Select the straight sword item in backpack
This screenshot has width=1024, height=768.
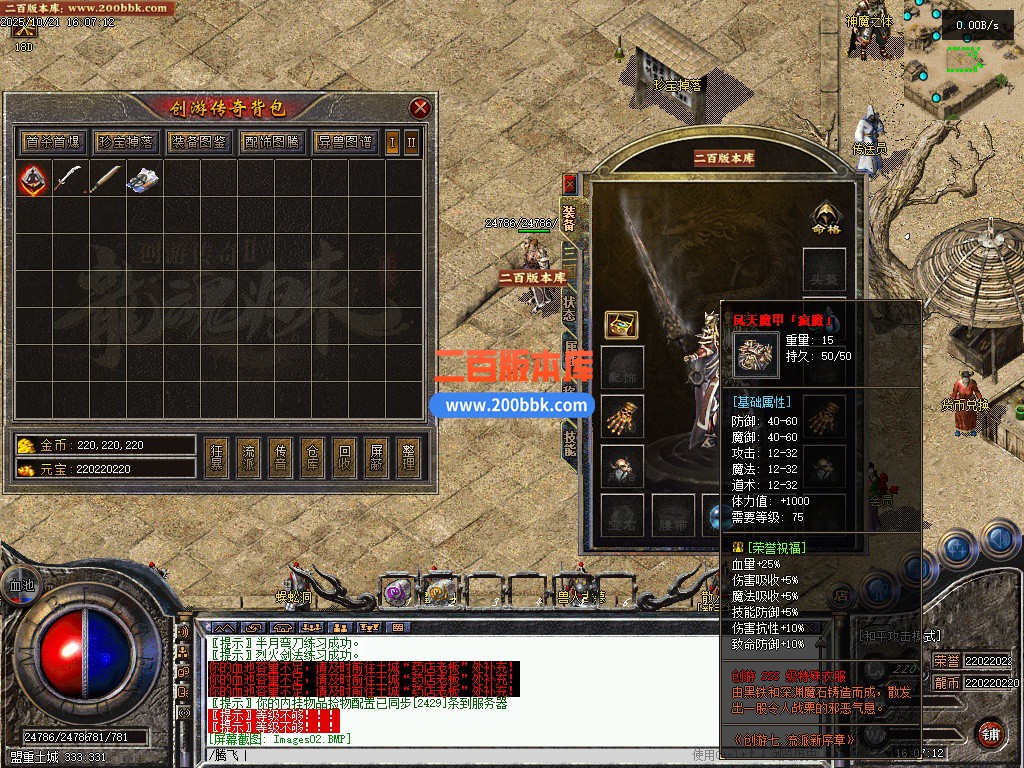point(105,179)
